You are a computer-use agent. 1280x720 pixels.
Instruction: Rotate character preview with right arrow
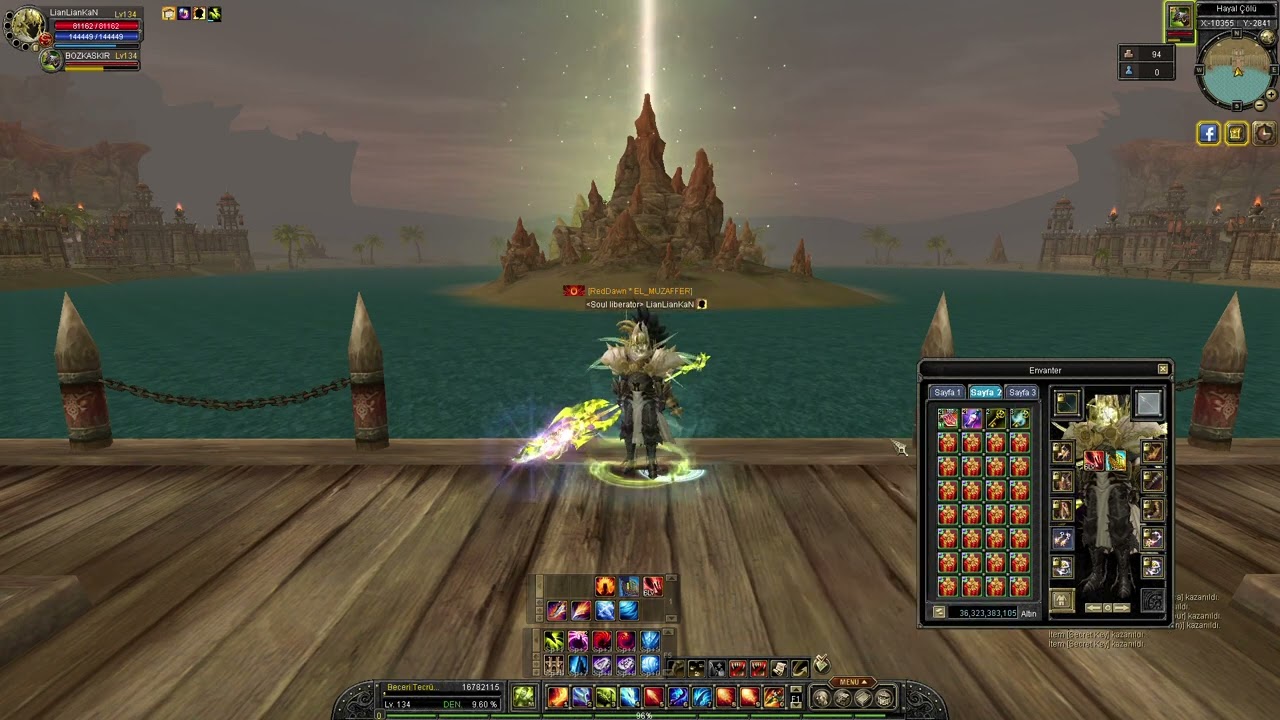coord(1122,607)
